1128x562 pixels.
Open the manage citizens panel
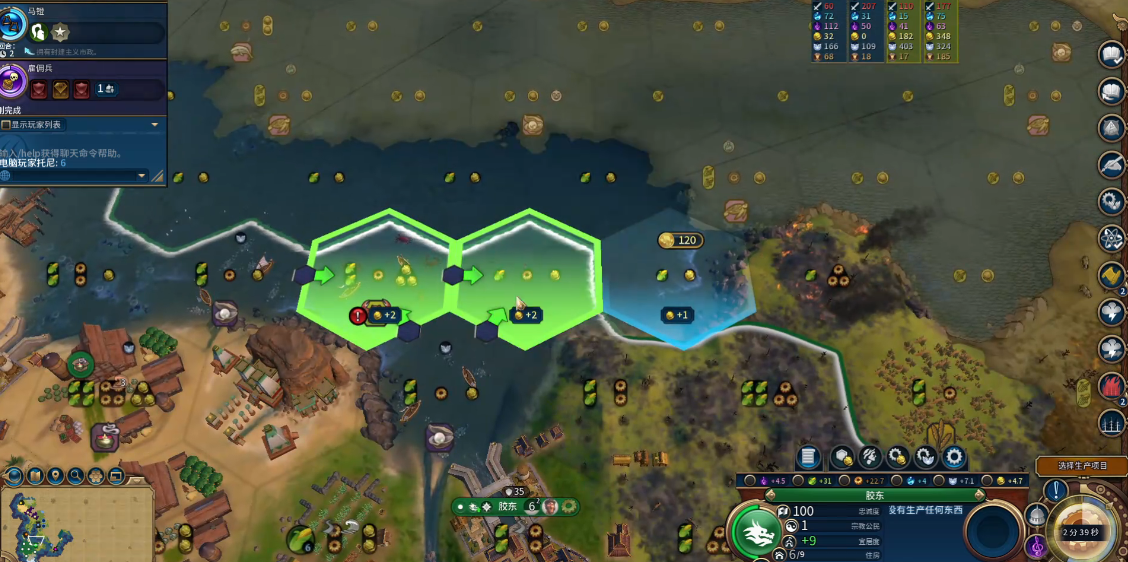pyautogui.click(x=870, y=457)
